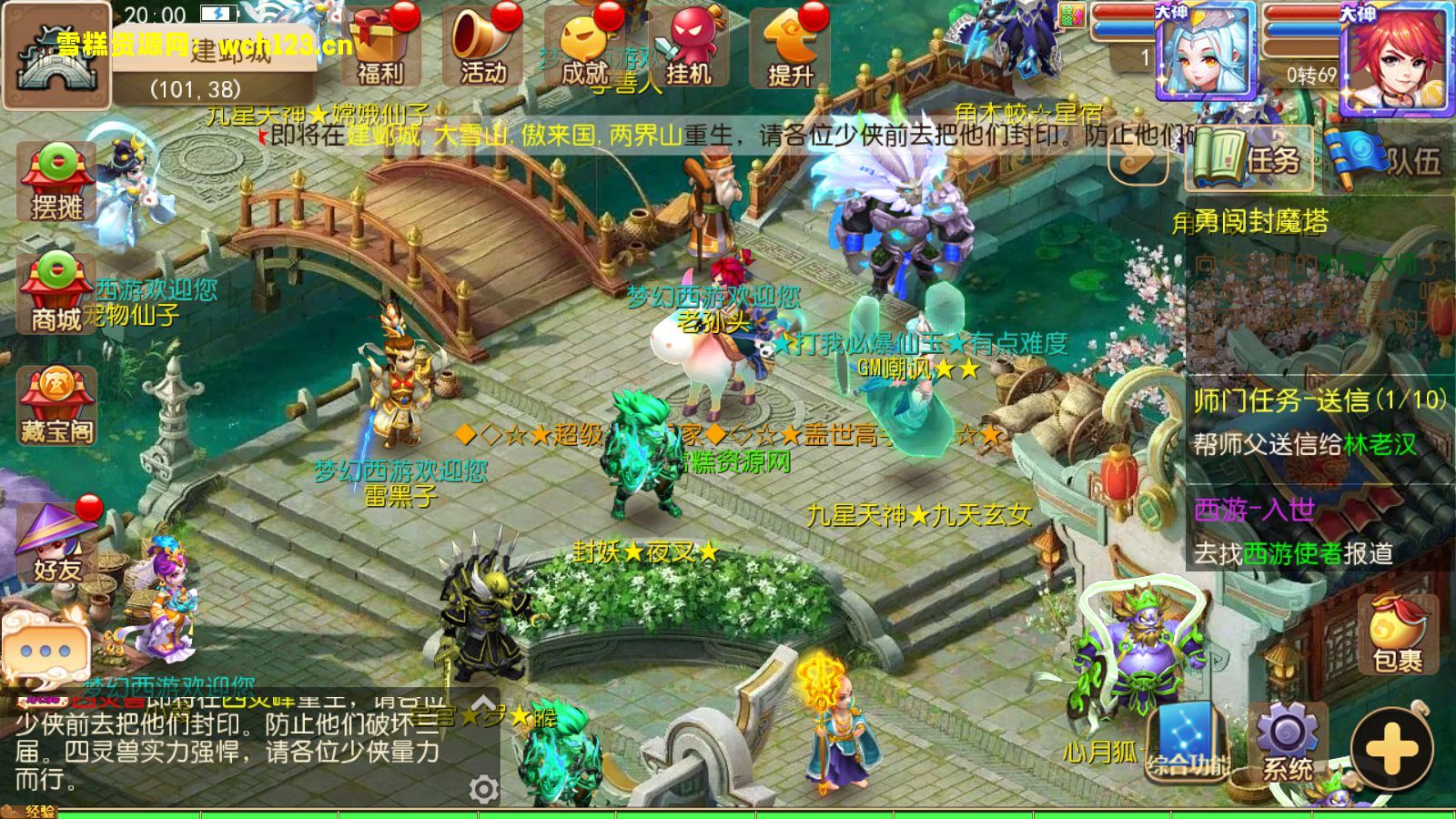The height and width of the screenshot is (819, 1456).
Task: Open the 建邺城 city map icon
Action: [x=56, y=56]
